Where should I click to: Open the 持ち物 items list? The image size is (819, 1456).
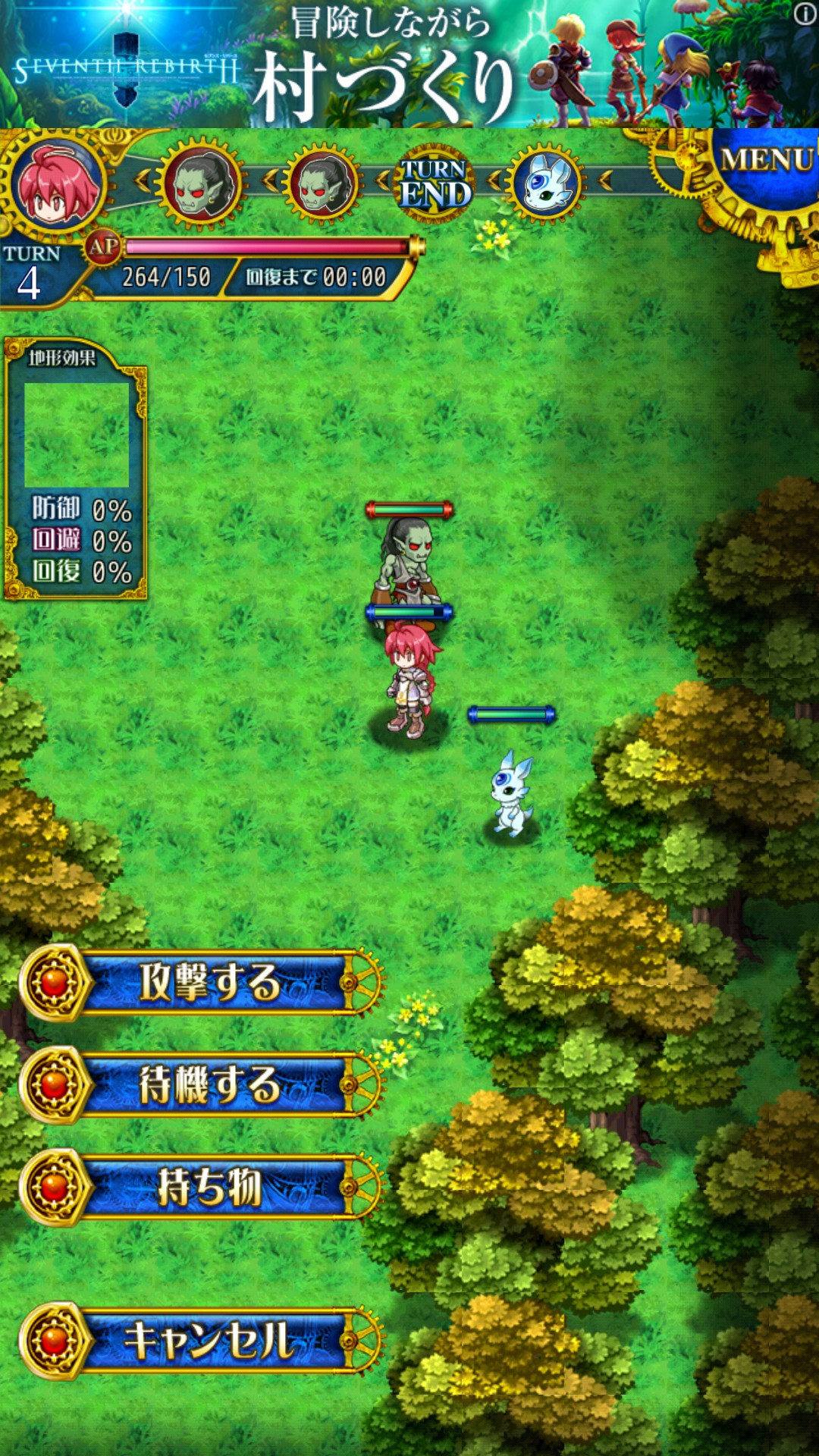(209, 1187)
